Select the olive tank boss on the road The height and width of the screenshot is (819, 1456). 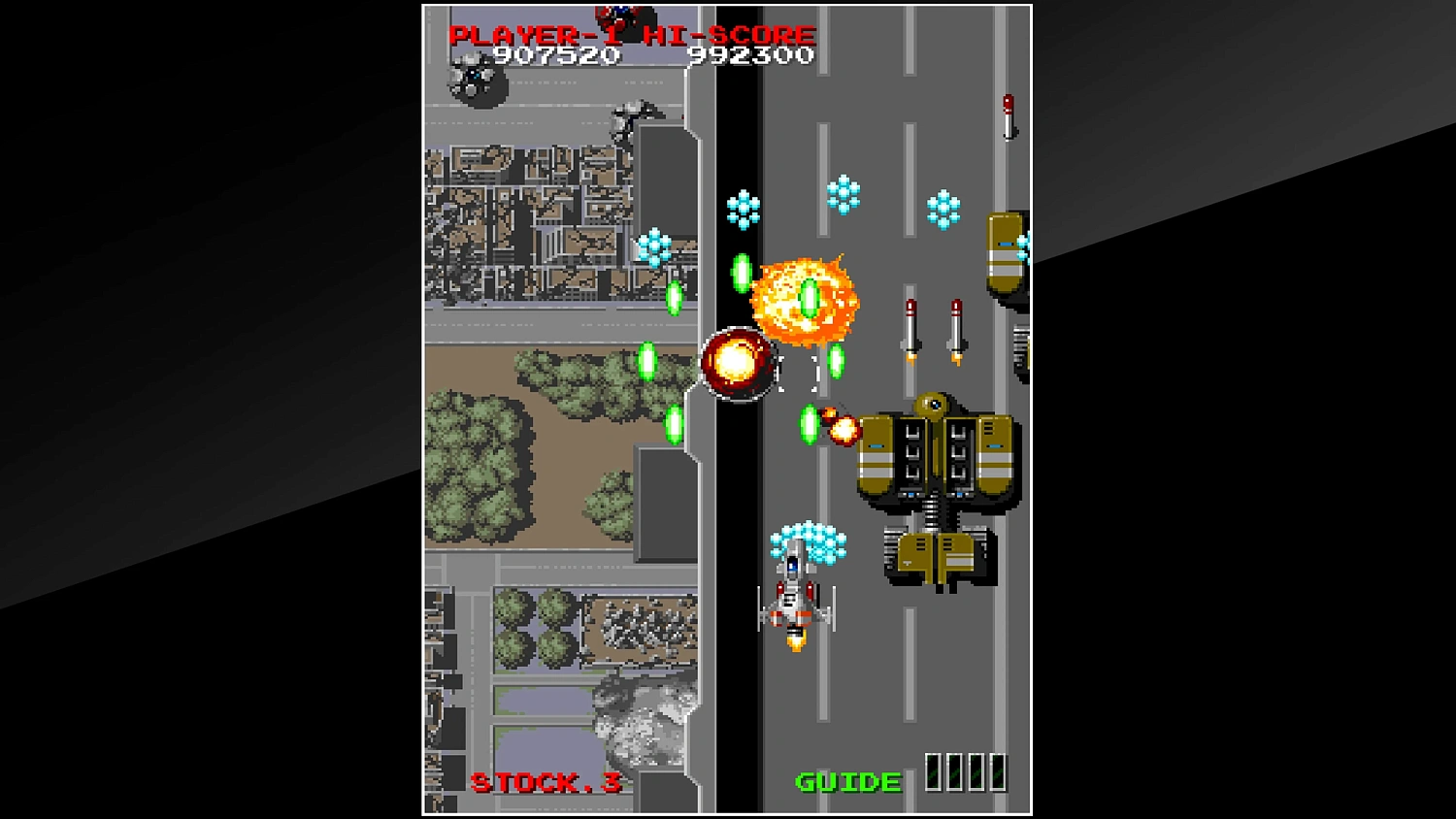[x=934, y=456]
